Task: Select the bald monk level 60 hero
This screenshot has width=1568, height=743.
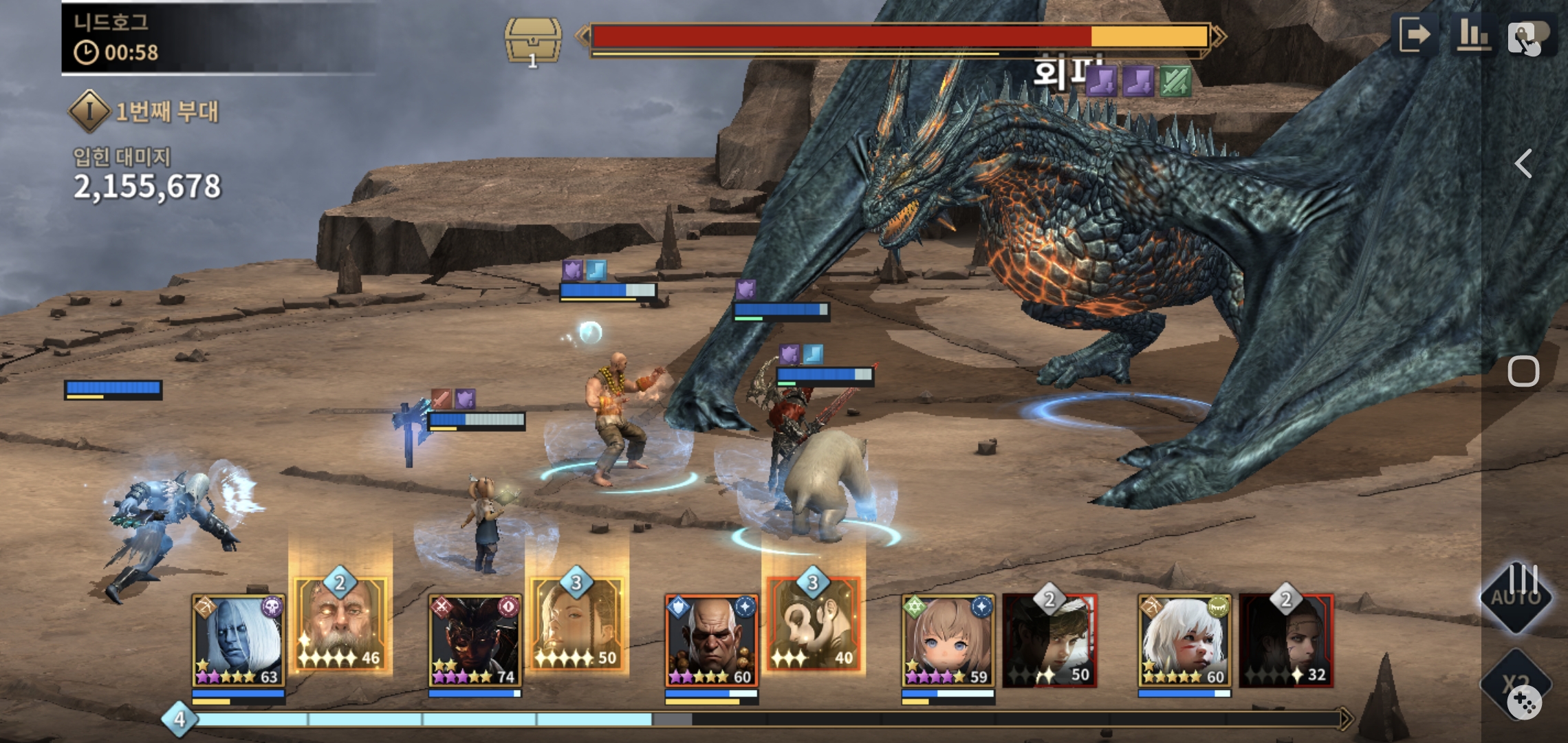Action: tap(711, 640)
